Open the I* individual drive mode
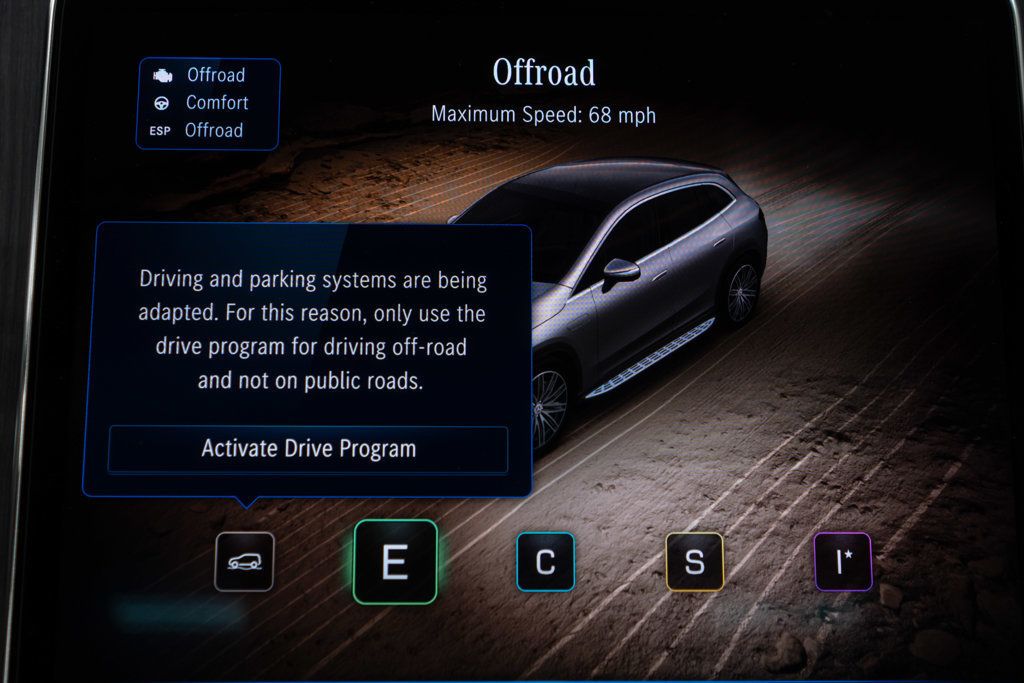The height and width of the screenshot is (683, 1024). click(842, 562)
